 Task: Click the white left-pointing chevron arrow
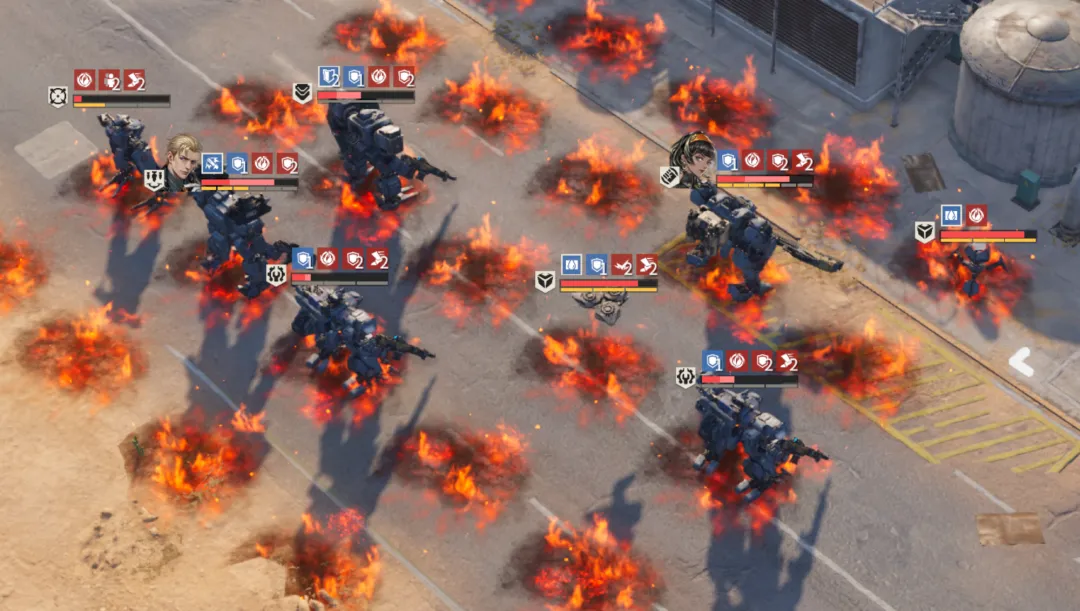[x=1021, y=362]
